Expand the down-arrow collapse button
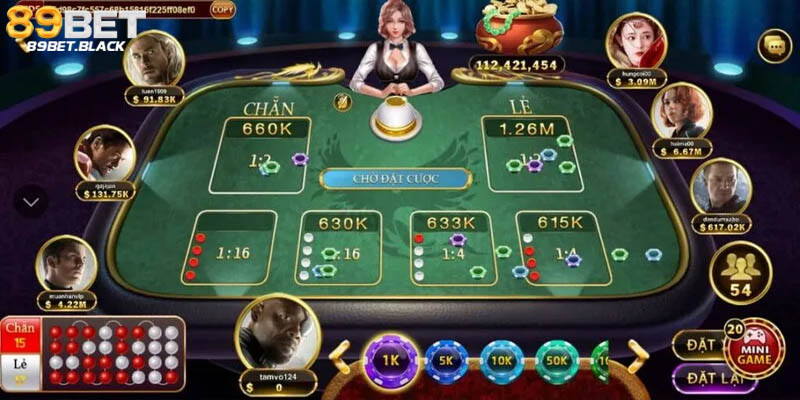 [x=31, y=201]
